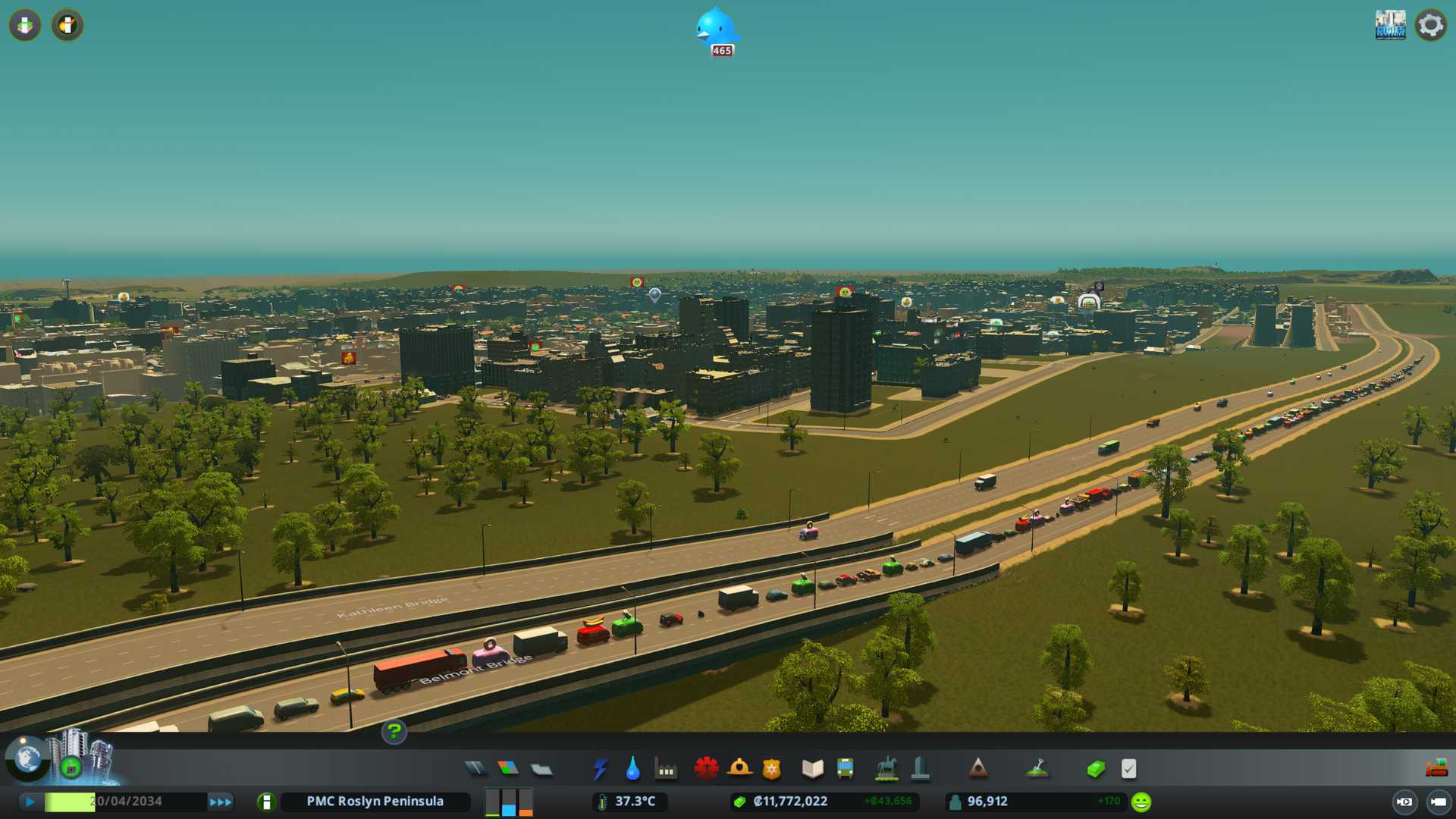
Task: Open the Healthcare menu
Action: tap(706, 769)
